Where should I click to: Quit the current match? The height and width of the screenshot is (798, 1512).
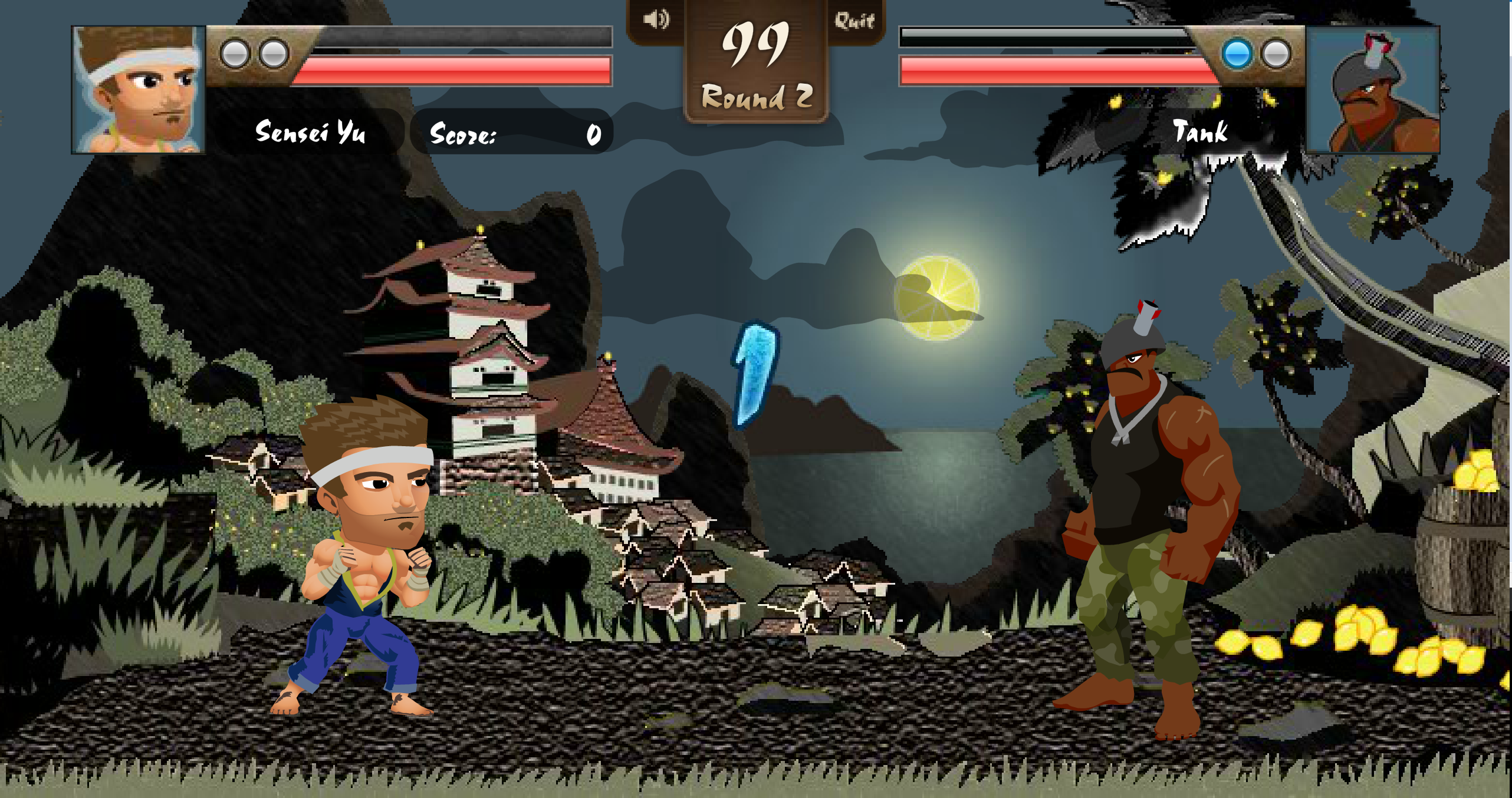coord(854,21)
